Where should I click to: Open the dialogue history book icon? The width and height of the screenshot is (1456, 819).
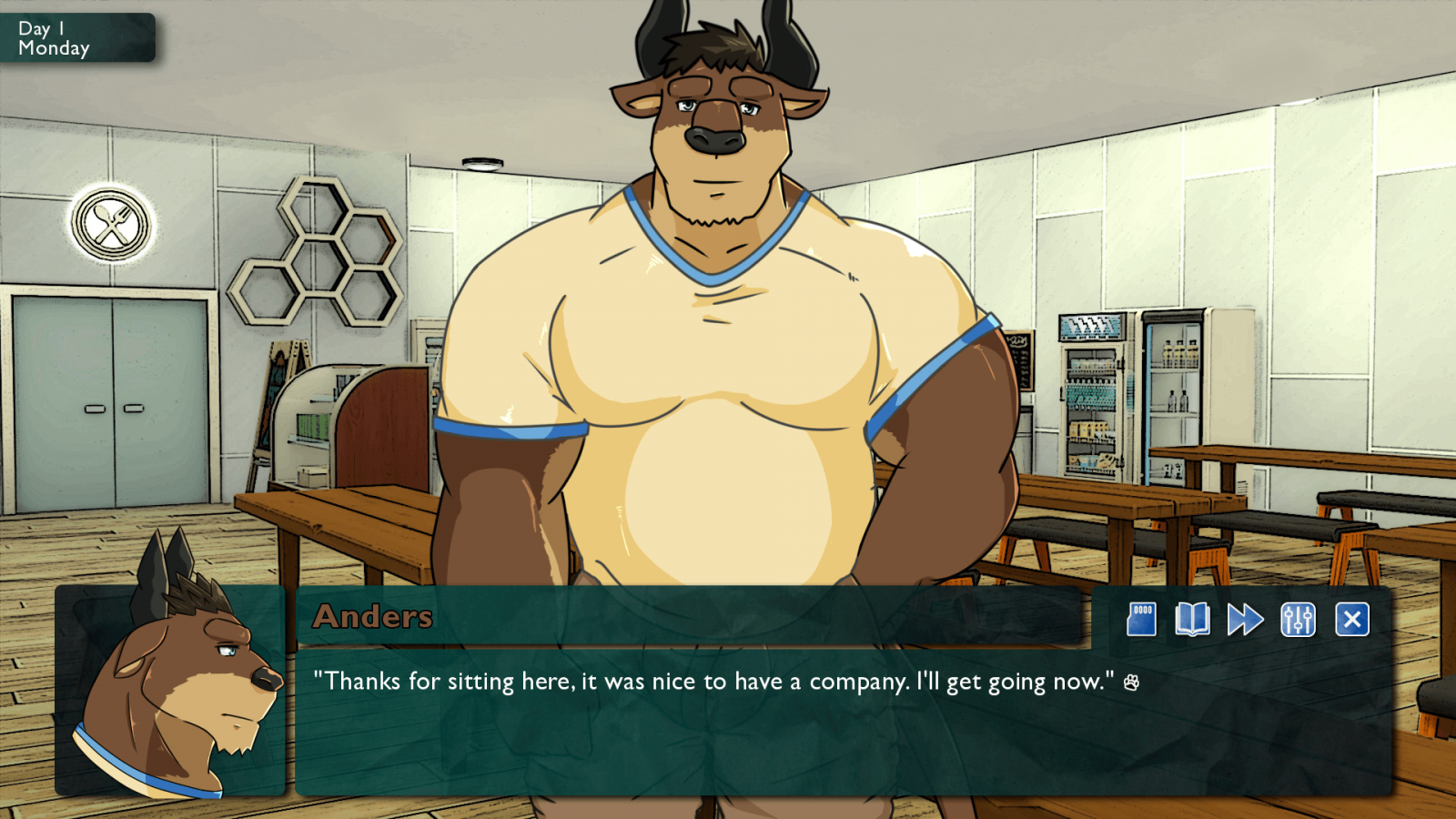pyautogui.click(x=1192, y=620)
